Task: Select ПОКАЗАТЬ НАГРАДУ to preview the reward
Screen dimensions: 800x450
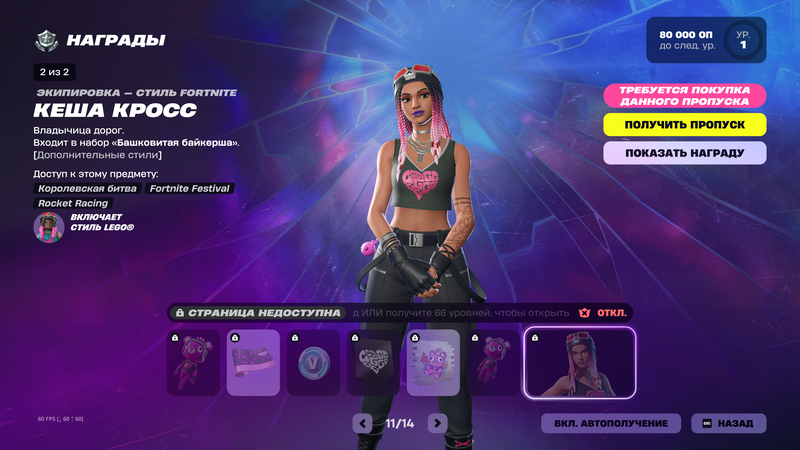Action: pyautogui.click(x=684, y=153)
